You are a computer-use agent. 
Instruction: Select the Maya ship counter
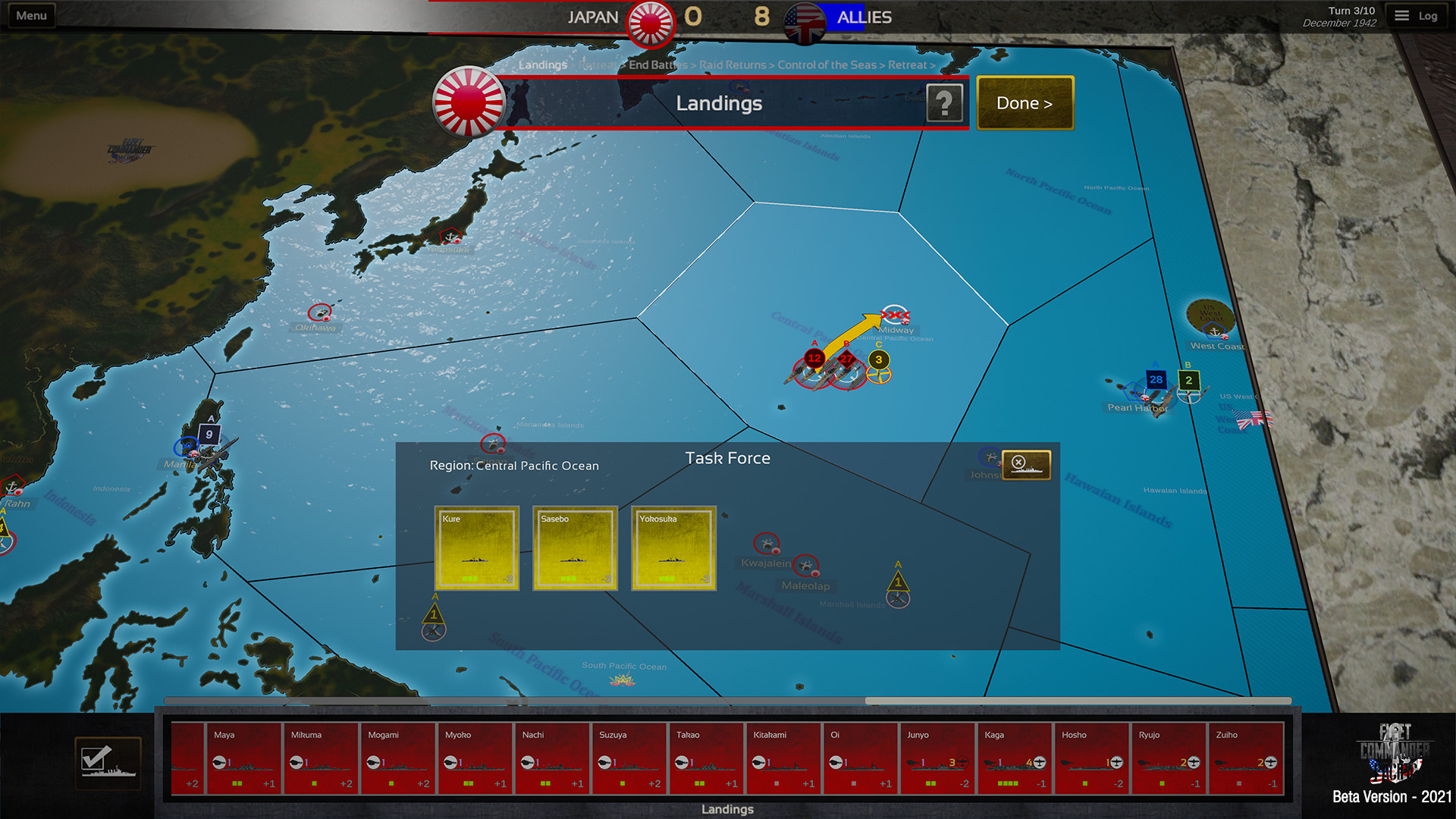pyautogui.click(x=243, y=758)
